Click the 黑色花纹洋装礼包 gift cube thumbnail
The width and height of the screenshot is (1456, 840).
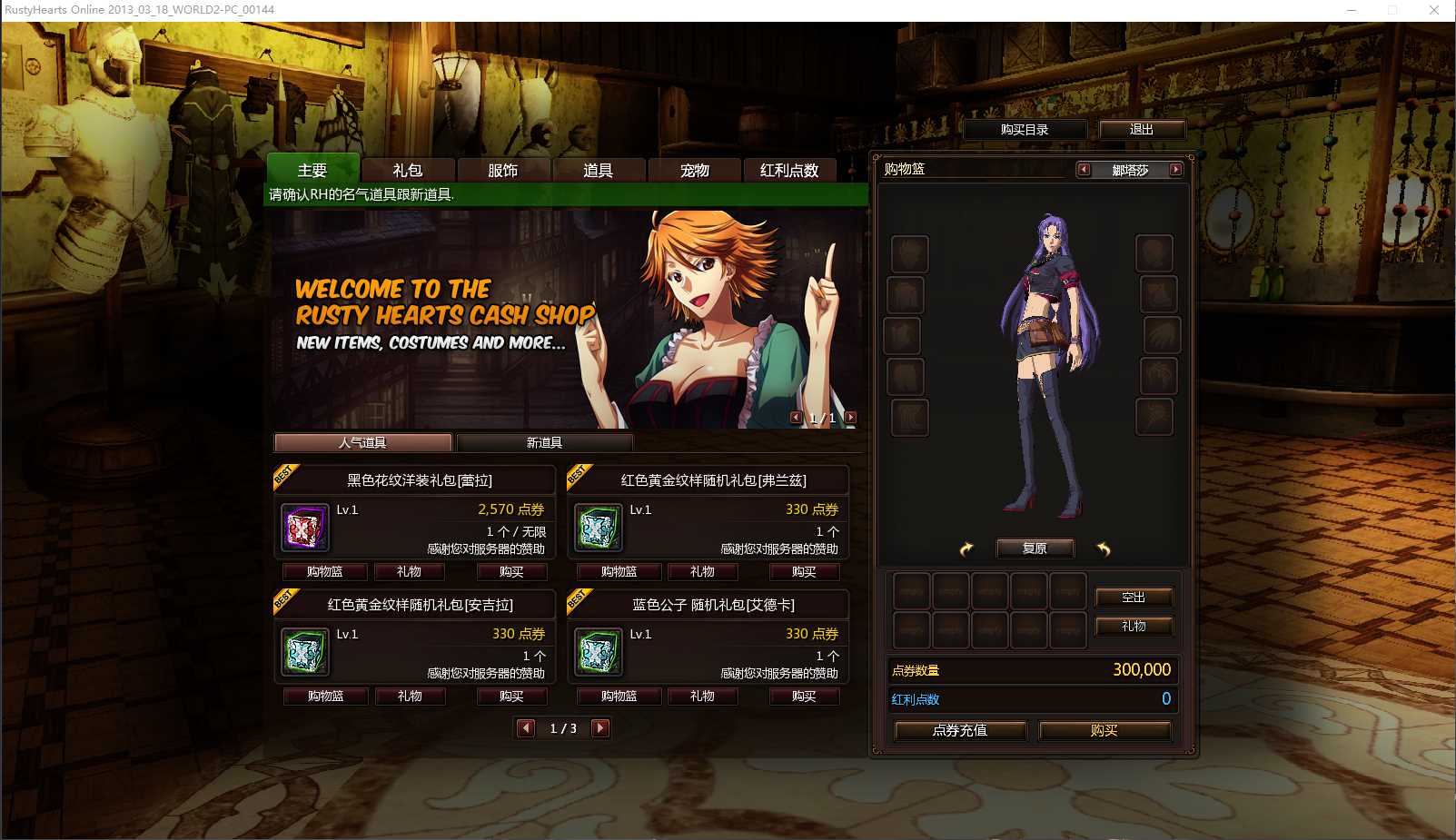[304, 528]
